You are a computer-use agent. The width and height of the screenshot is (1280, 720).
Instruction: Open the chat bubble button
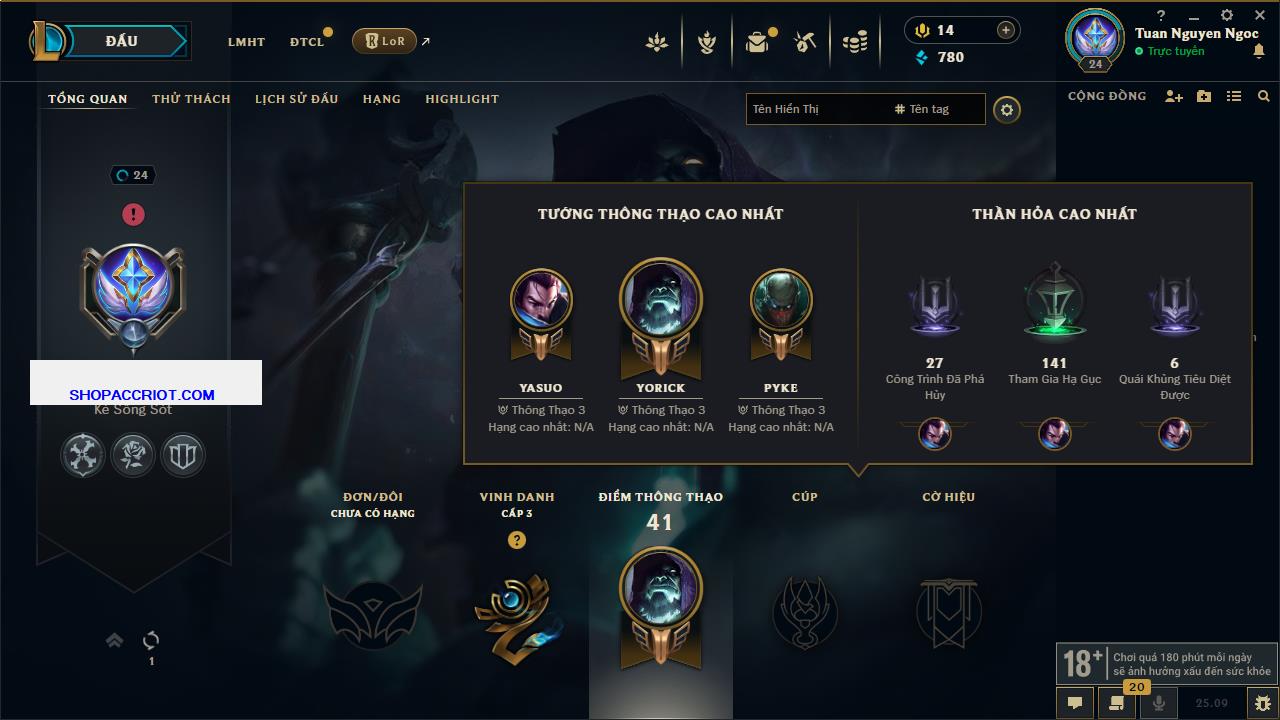click(1075, 703)
